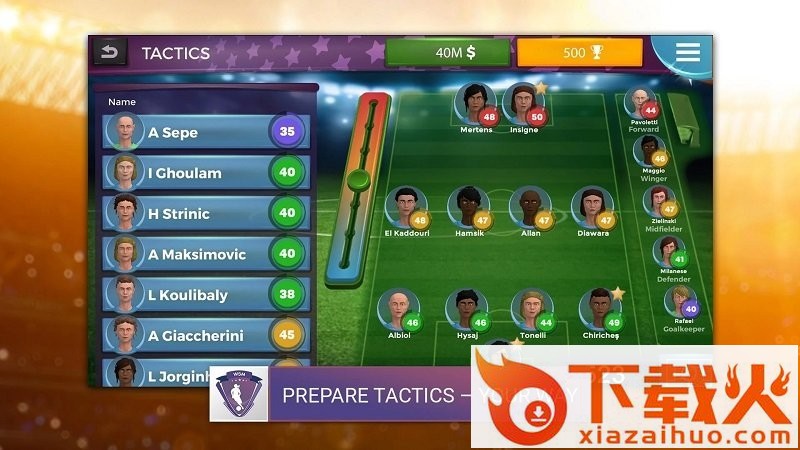
Task: Choose substitute forward Pavoletti
Action: [x=641, y=104]
